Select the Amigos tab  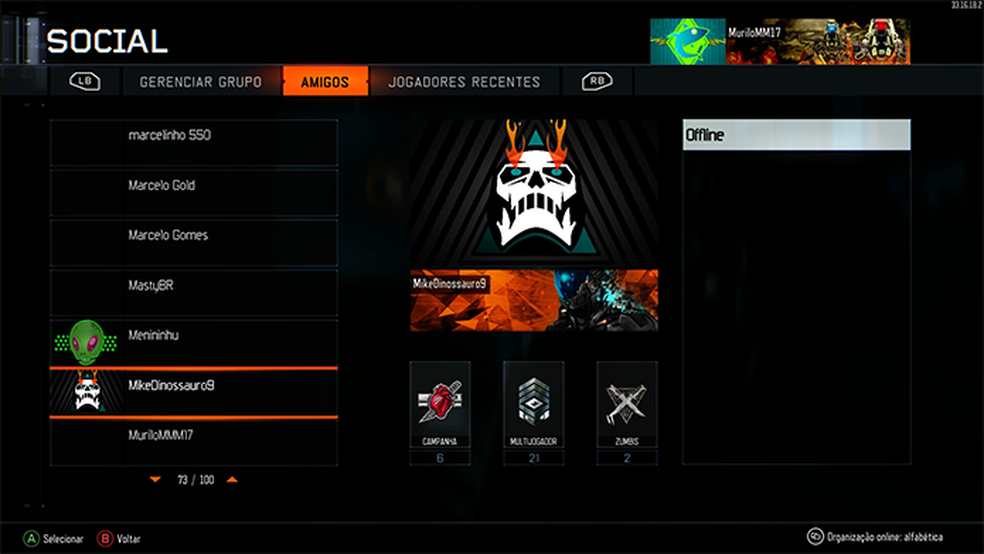pos(325,82)
